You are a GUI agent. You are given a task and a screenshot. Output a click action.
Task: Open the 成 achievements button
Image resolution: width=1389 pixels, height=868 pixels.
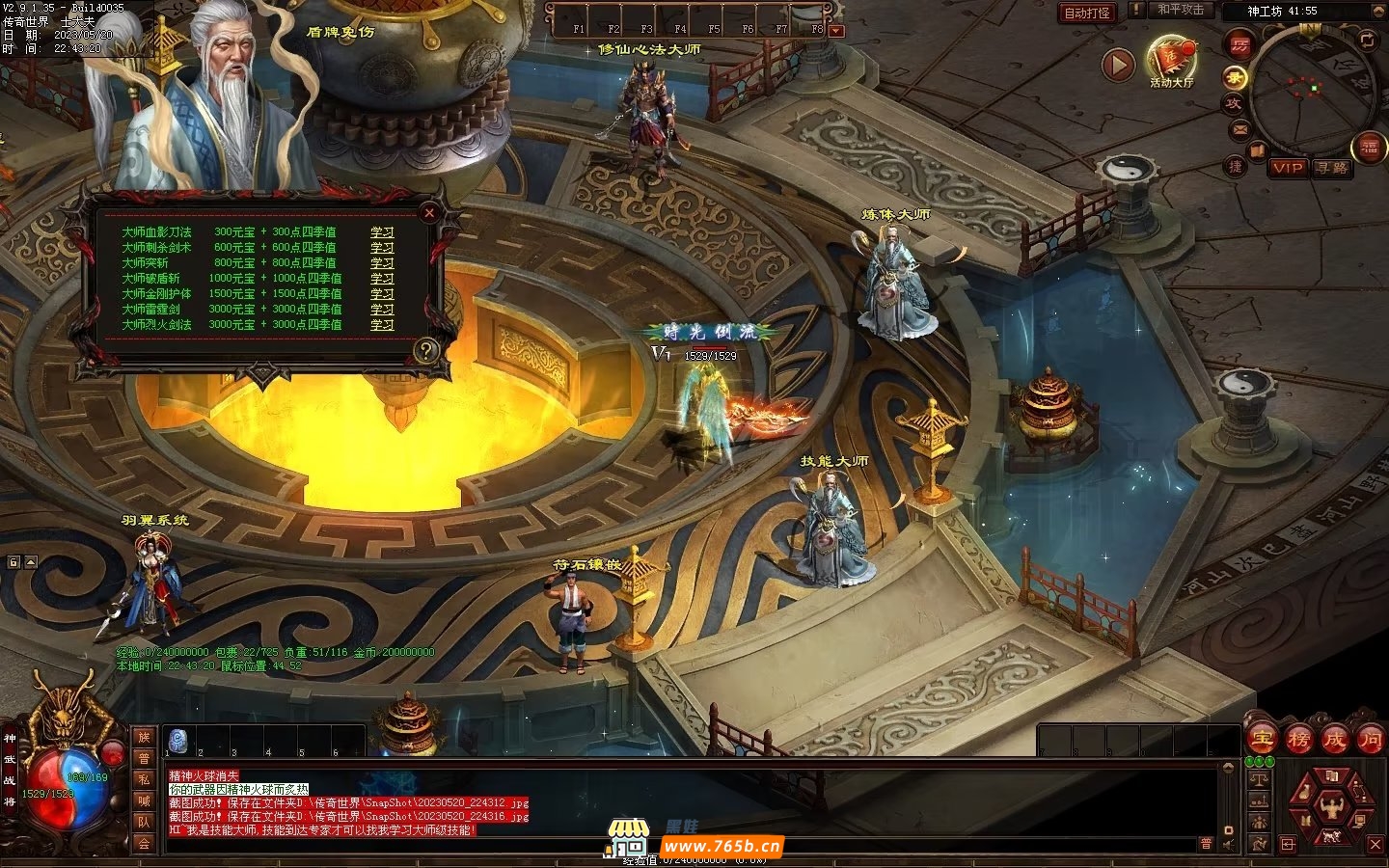1334,740
